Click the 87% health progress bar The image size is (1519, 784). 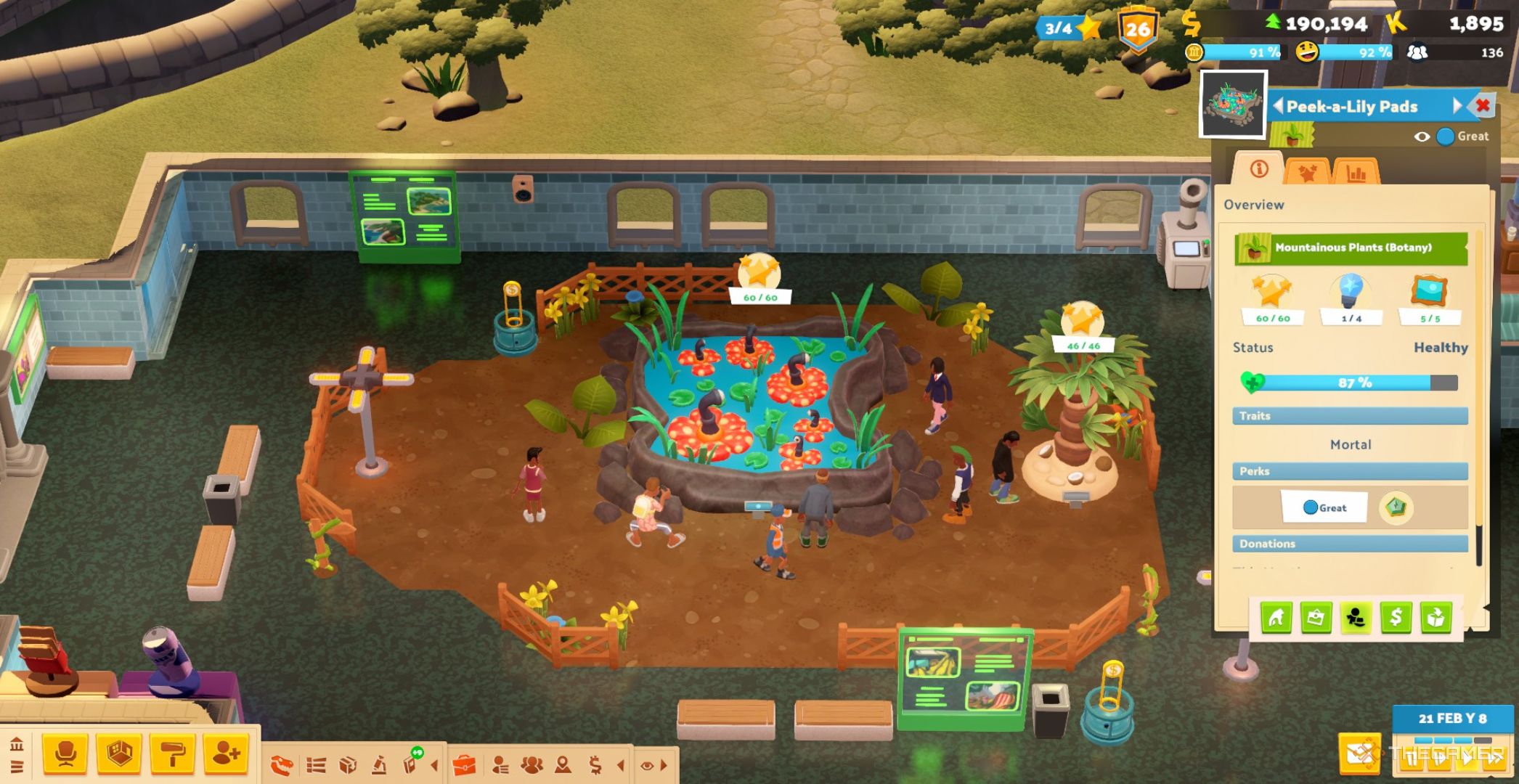(1349, 383)
